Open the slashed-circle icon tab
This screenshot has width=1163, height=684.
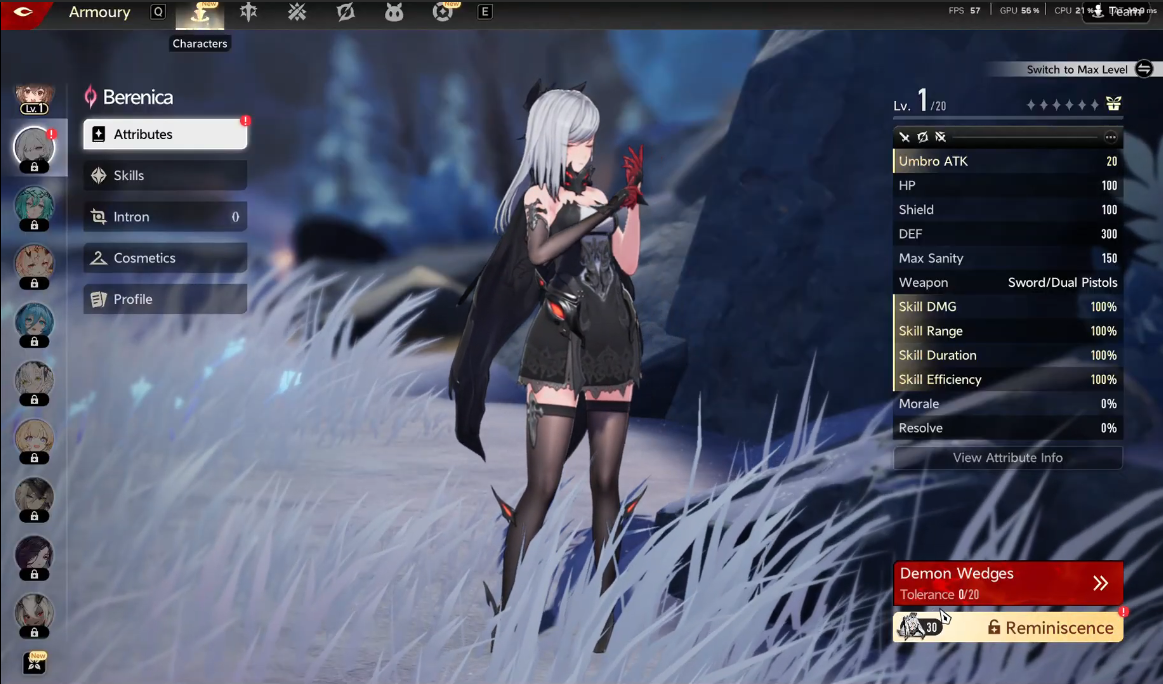pyautogui.click(x=346, y=12)
